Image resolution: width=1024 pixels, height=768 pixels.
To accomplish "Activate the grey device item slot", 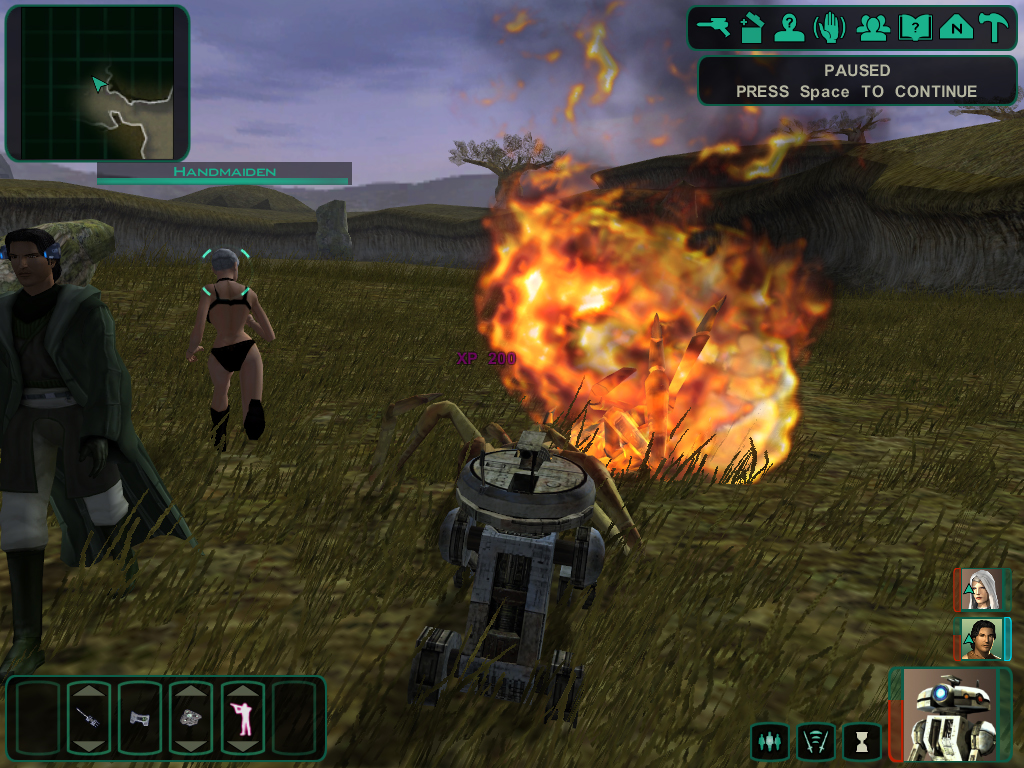I will coord(139,718).
